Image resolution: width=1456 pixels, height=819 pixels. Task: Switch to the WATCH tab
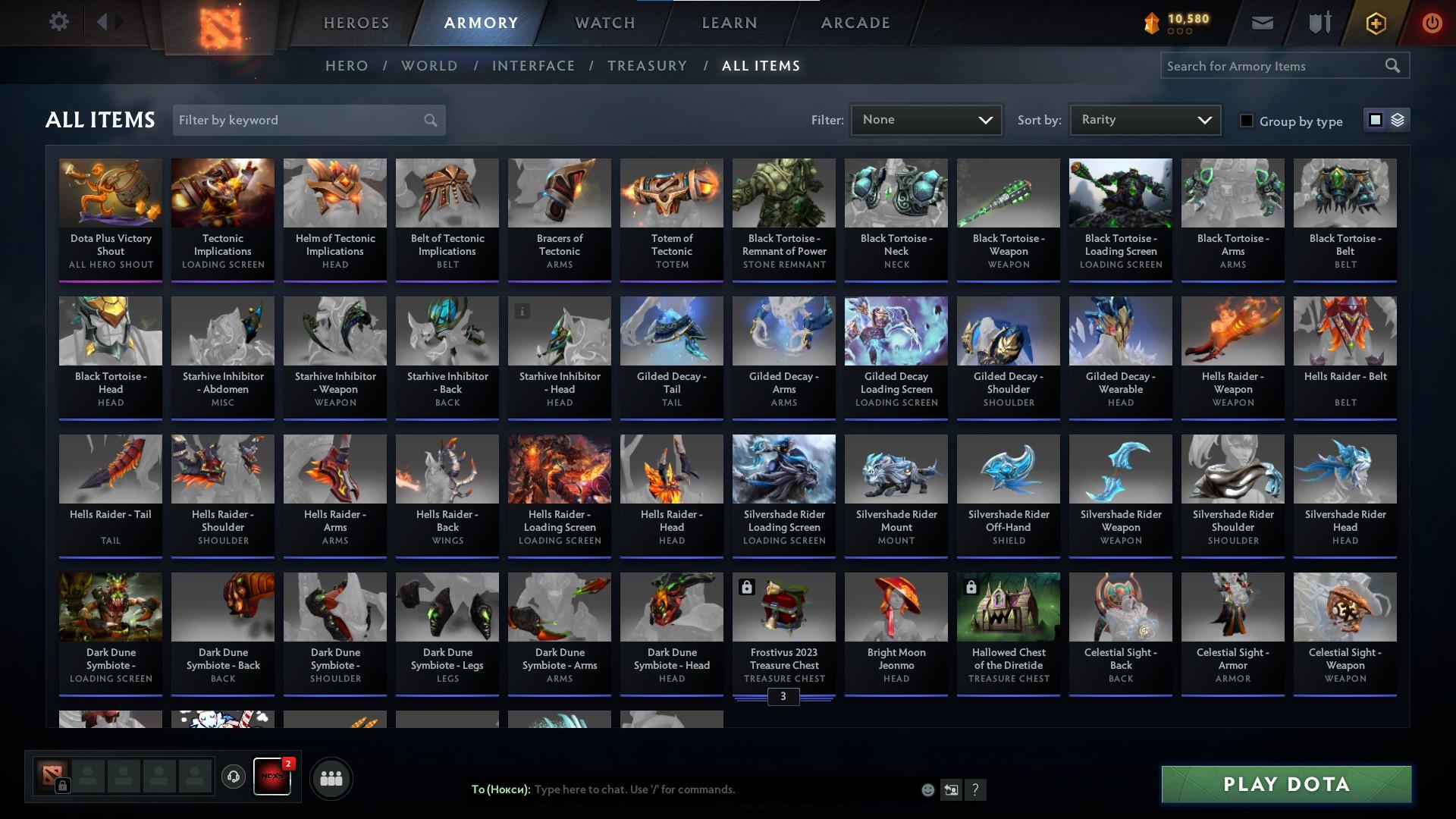tap(604, 22)
